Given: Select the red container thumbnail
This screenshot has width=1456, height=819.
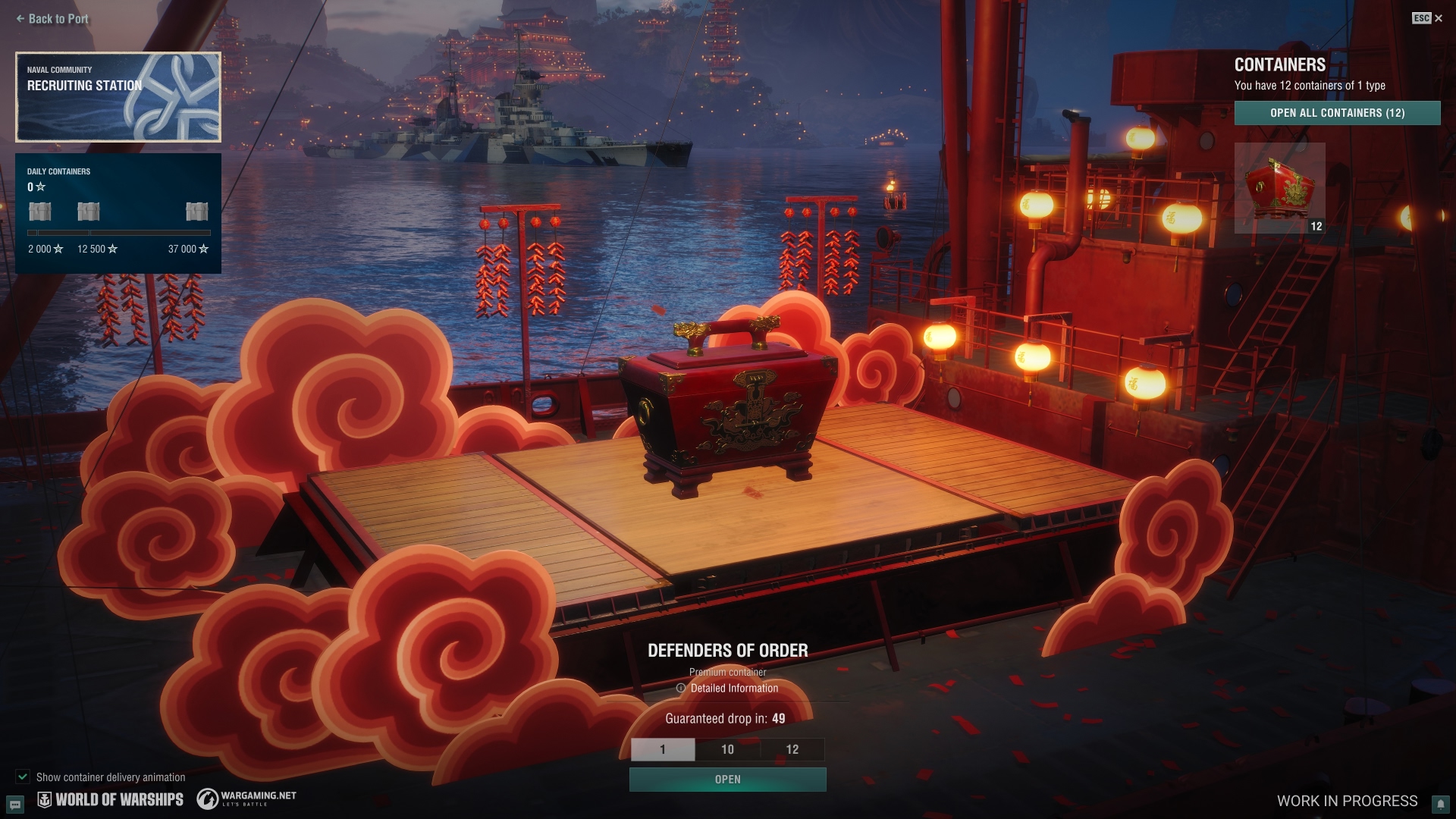Looking at the screenshot, I should tap(1279, 187).
